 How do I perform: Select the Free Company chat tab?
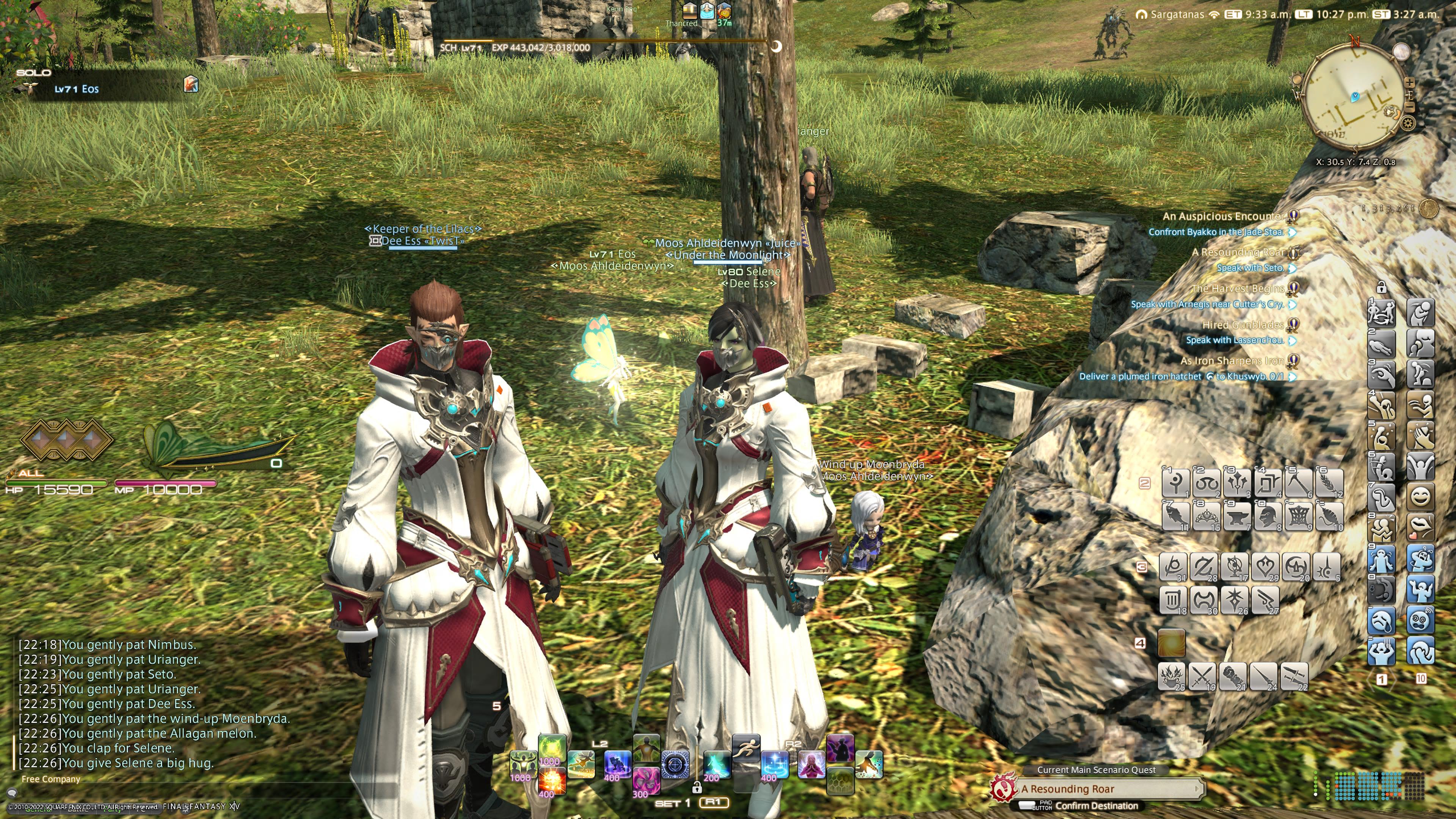pos(51,779)
